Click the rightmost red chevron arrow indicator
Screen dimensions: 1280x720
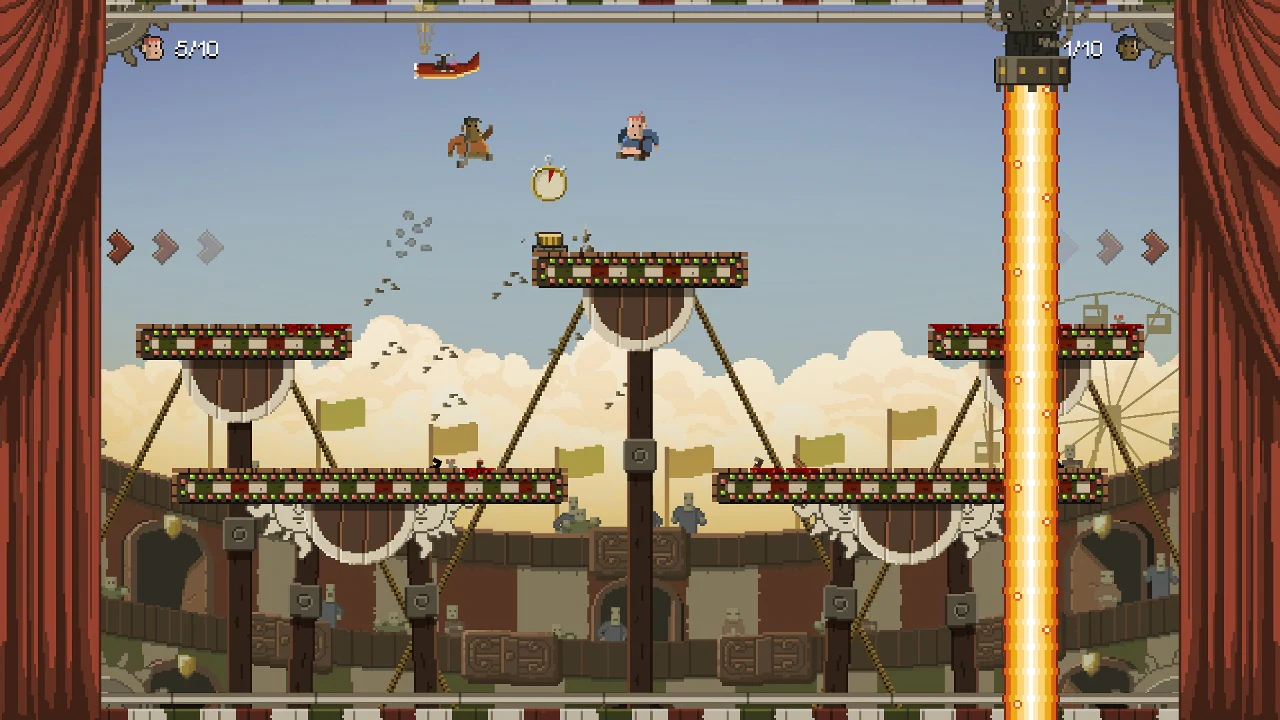pos(1152,247)
